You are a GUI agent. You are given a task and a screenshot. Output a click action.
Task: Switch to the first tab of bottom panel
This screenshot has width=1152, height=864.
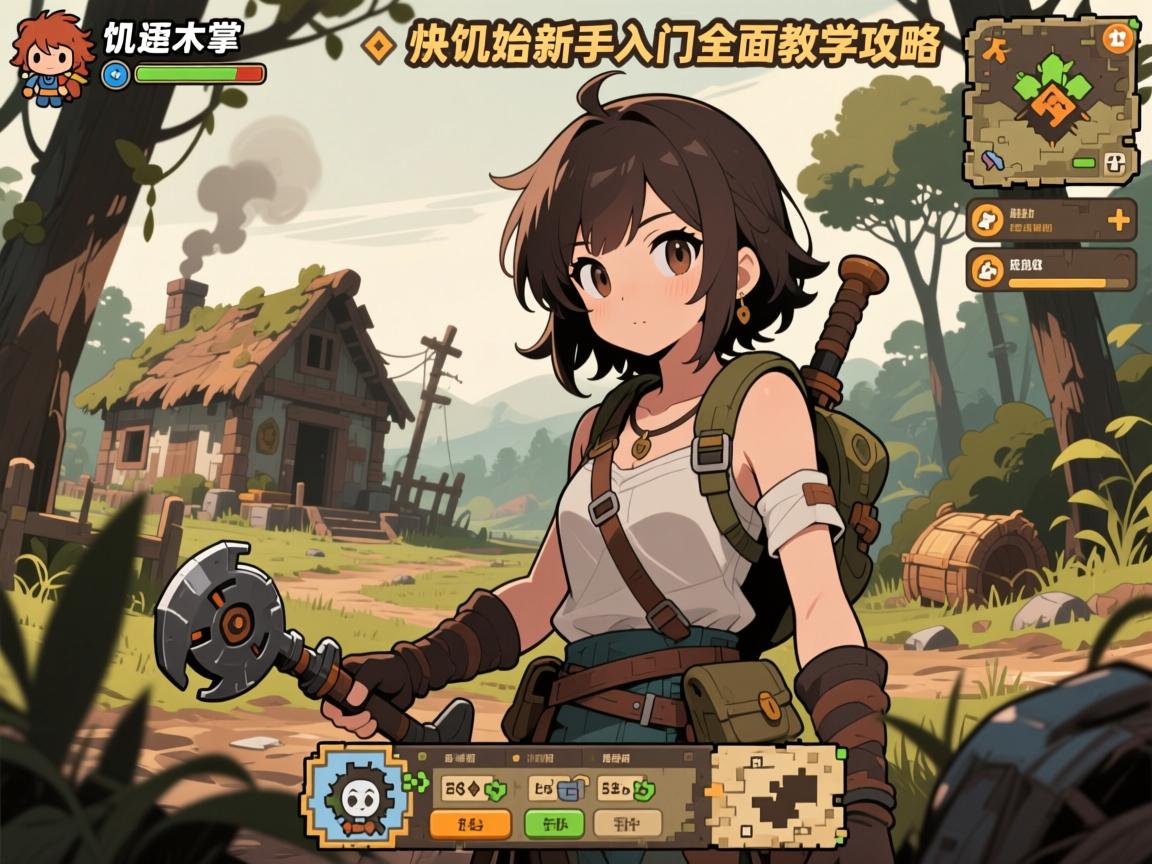(460, 759)
